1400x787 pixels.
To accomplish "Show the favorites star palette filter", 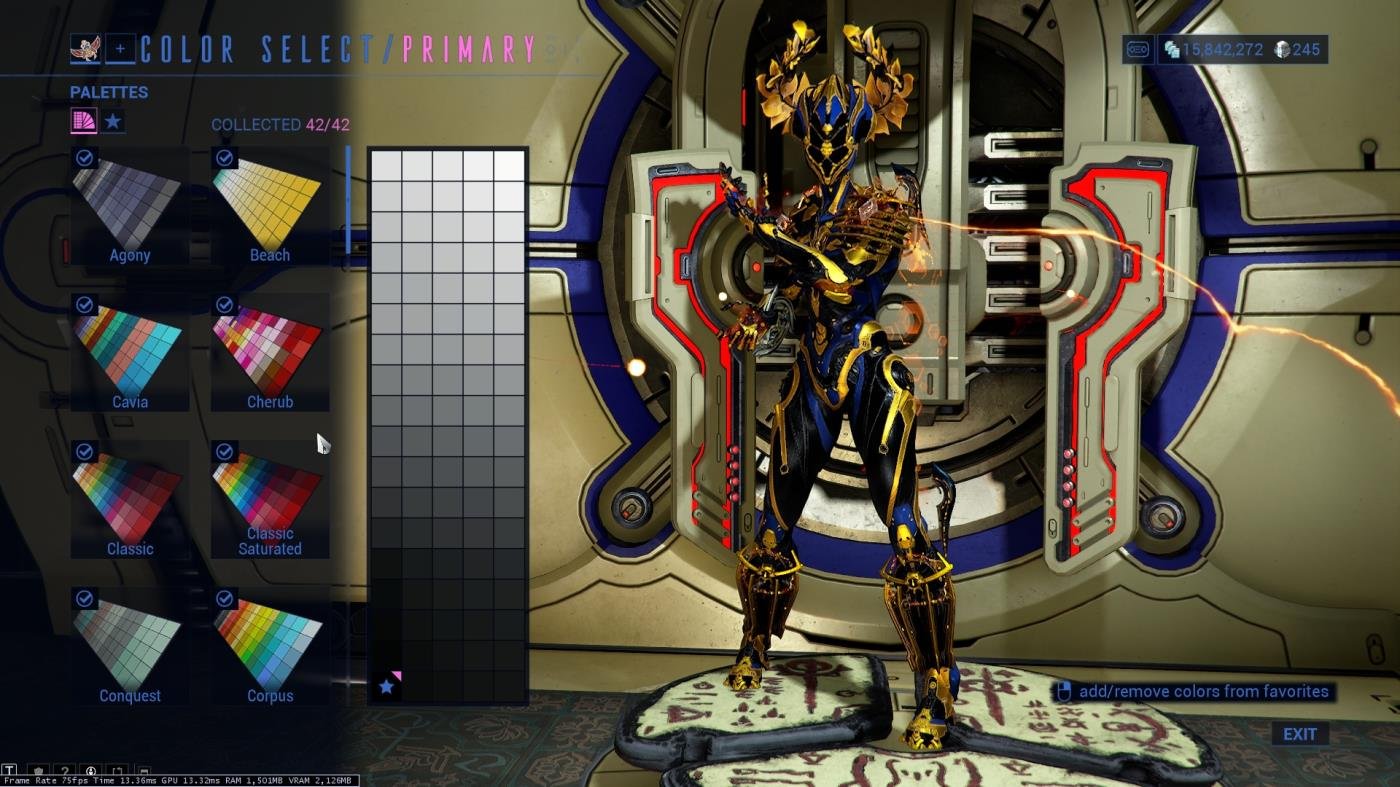I will point(114,122).
